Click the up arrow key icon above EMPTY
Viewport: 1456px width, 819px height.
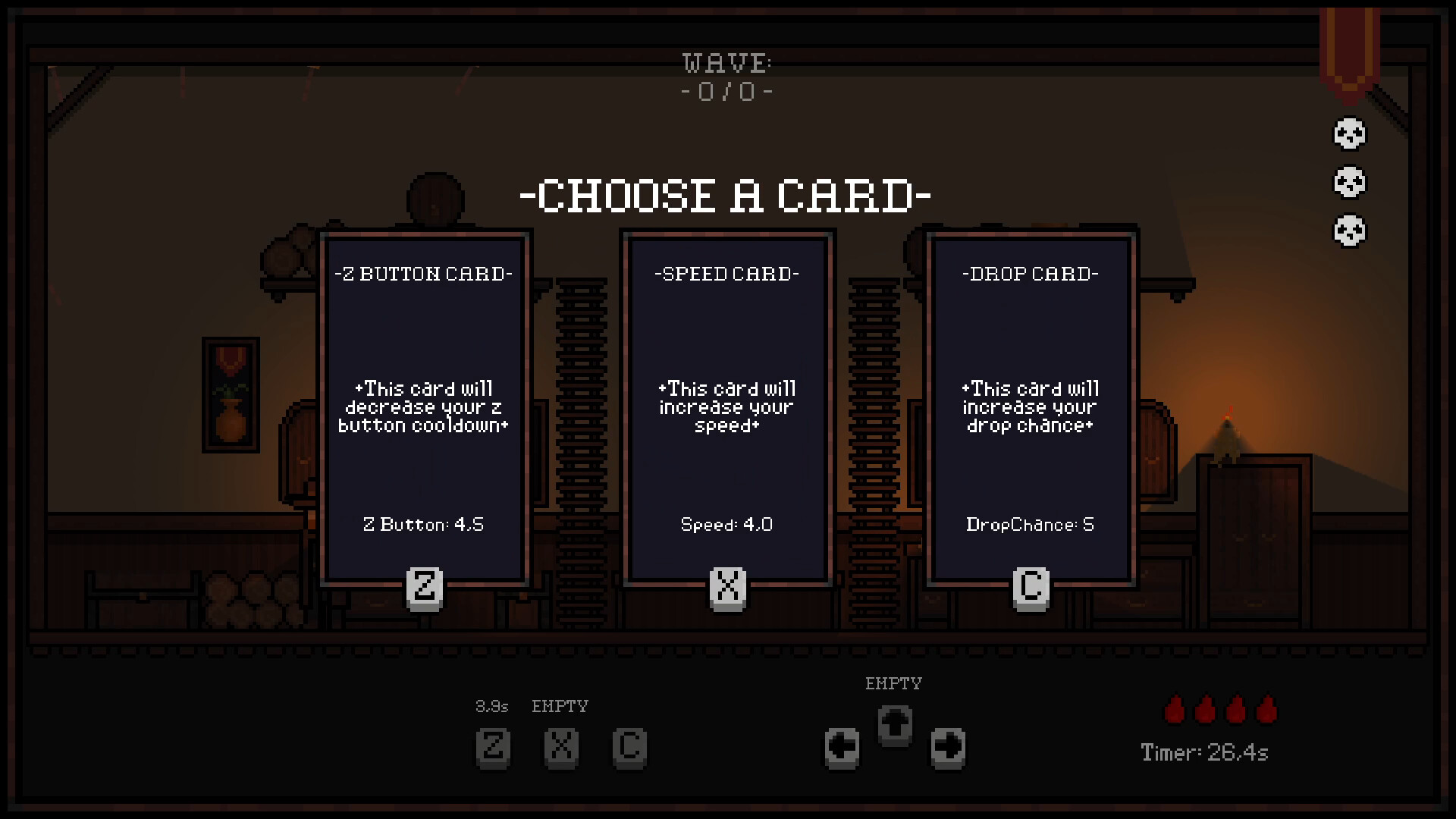click(x=895, y=724)
